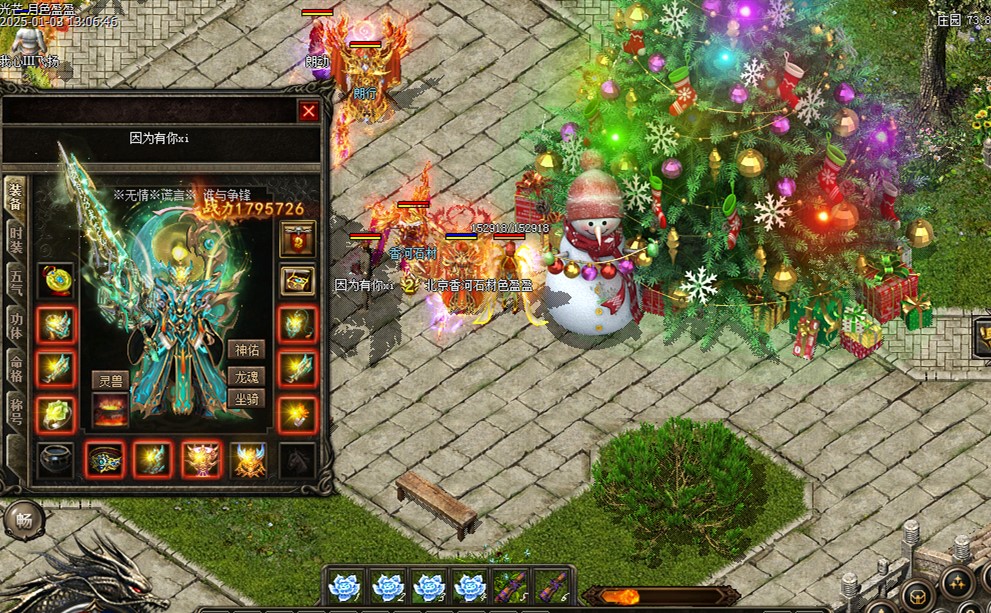
Task: Select the belt equipment slot
Action: tap(104, 460)
